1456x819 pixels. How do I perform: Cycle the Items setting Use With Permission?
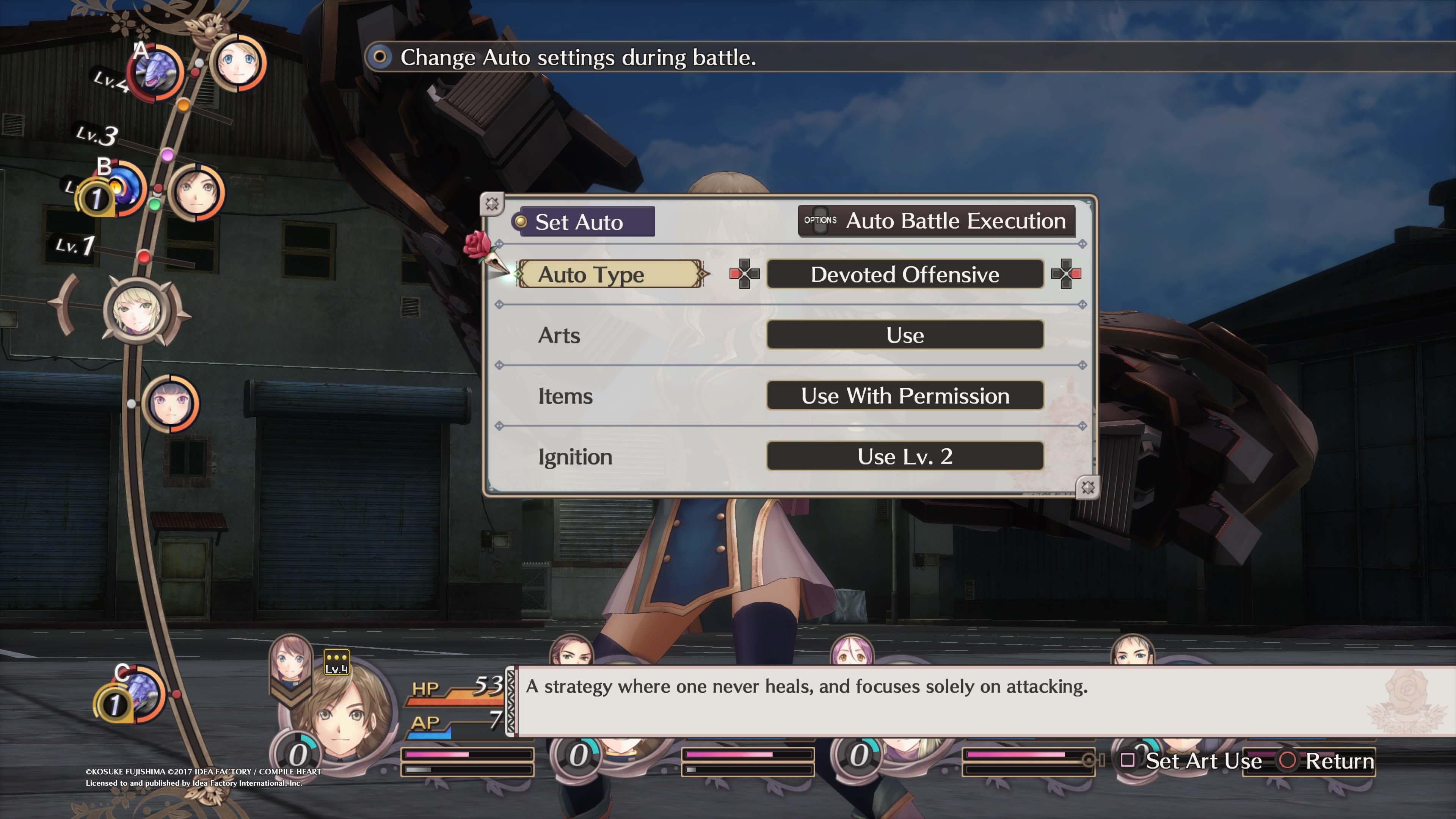[x=904, y=396]
